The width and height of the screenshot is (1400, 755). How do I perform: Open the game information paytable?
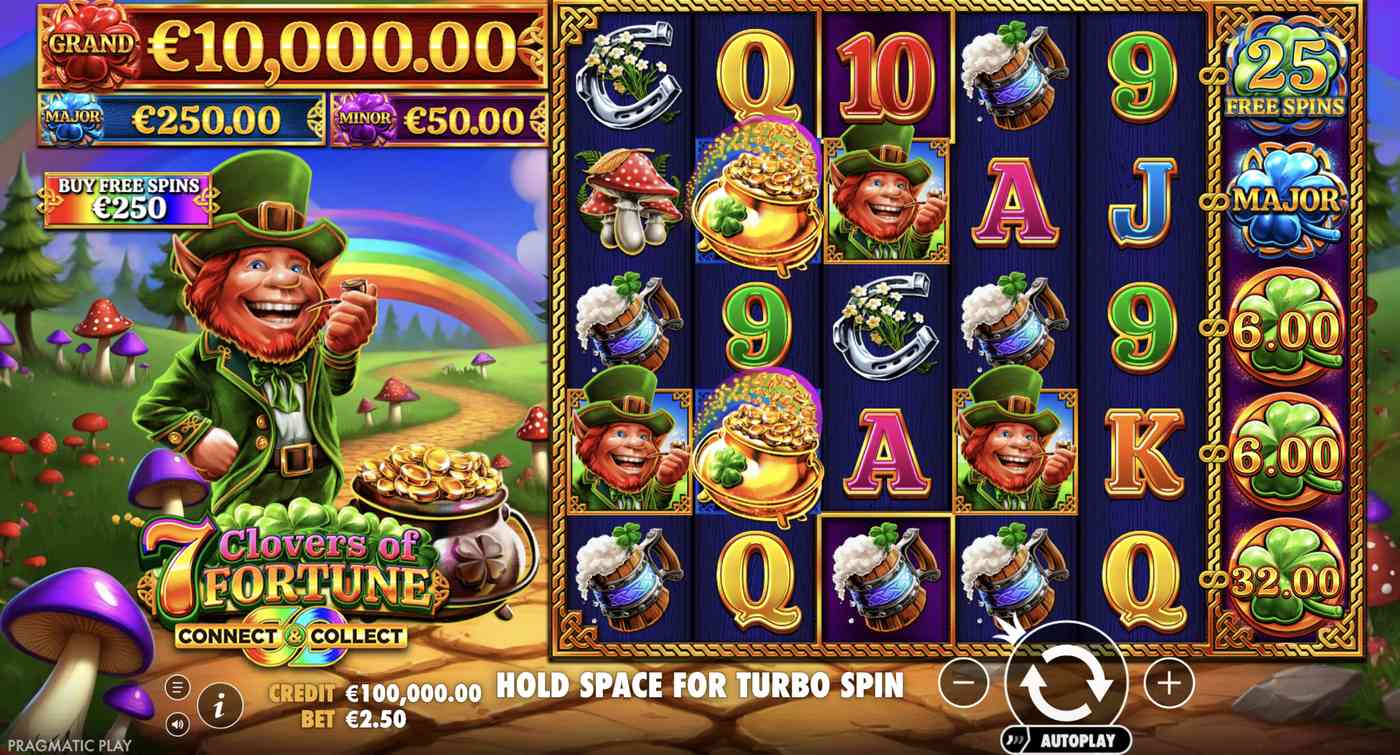219,703
